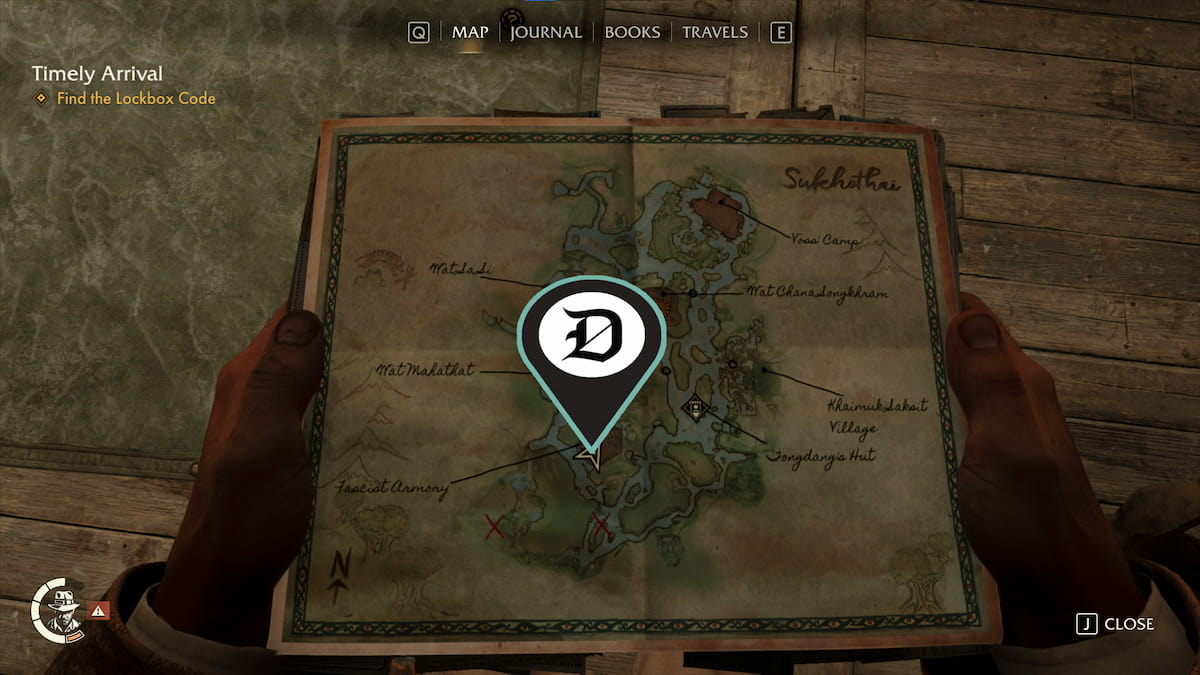
Task: Show the Travels tab
Action: click(714, 32)
